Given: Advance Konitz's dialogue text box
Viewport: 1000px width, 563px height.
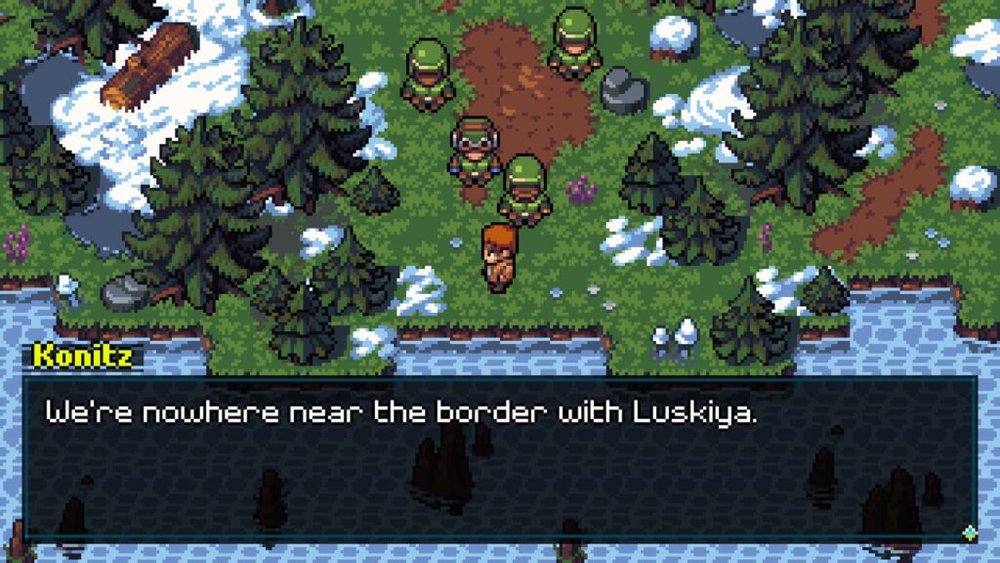Looking at the screenshot, I should click(500, 460).
